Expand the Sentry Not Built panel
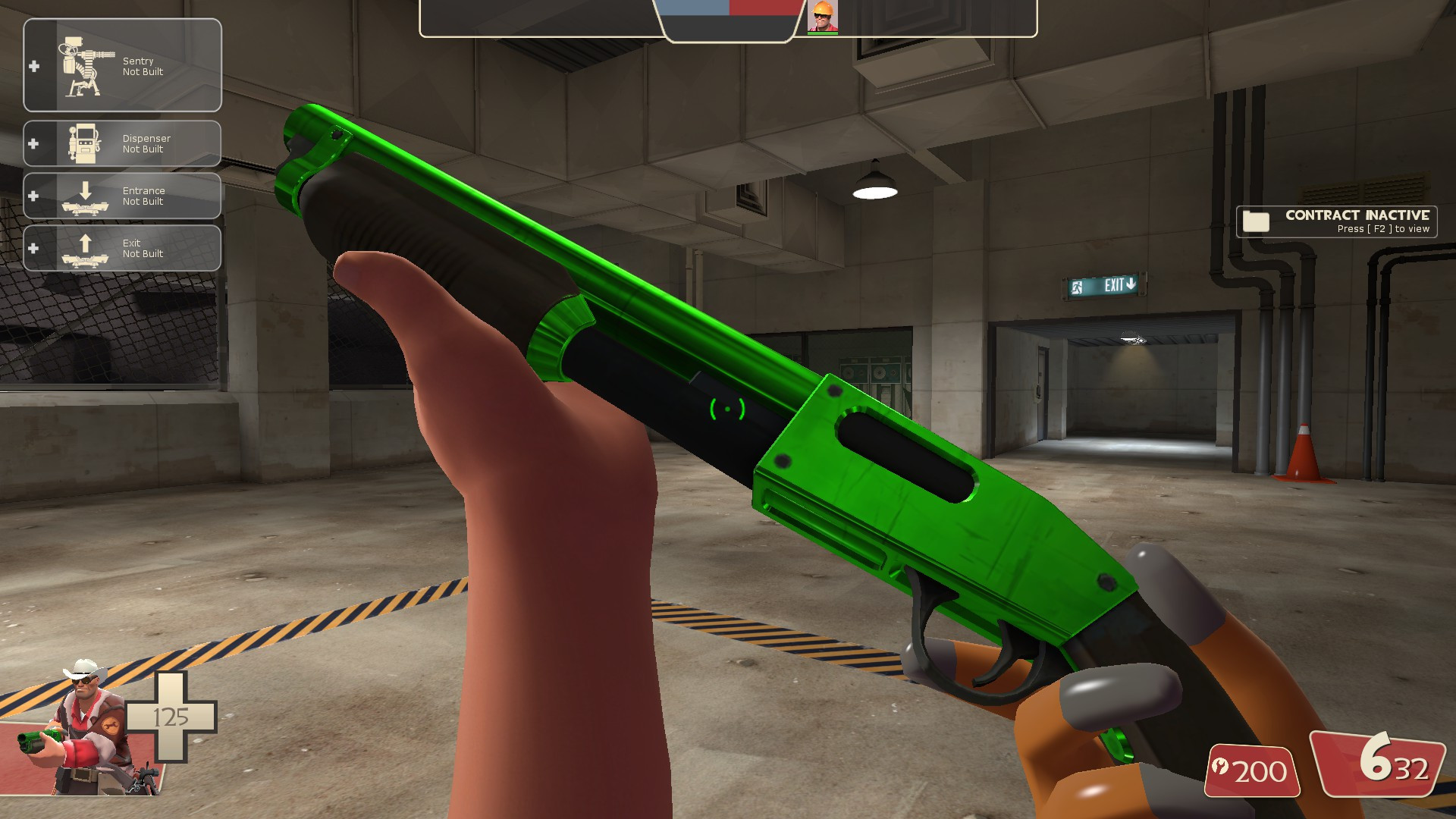Image resolution: width=1456 pixels, height=819 pixels. 121,65
